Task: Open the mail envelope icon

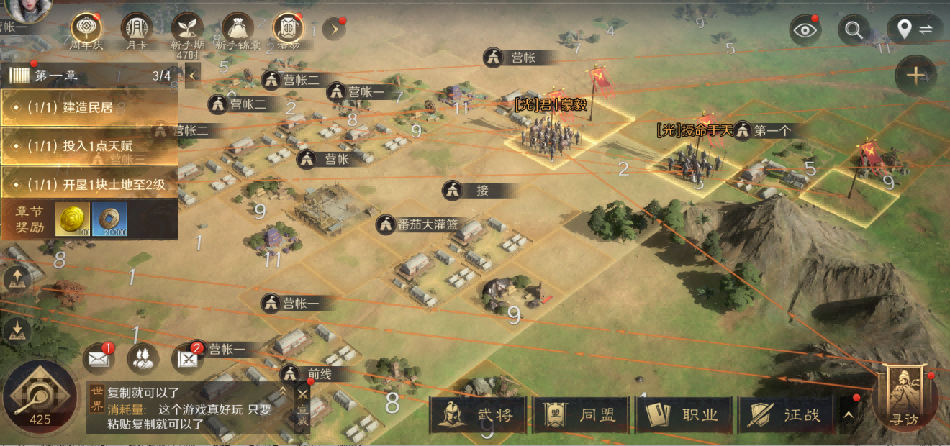Action: click(x=98, y=355)
